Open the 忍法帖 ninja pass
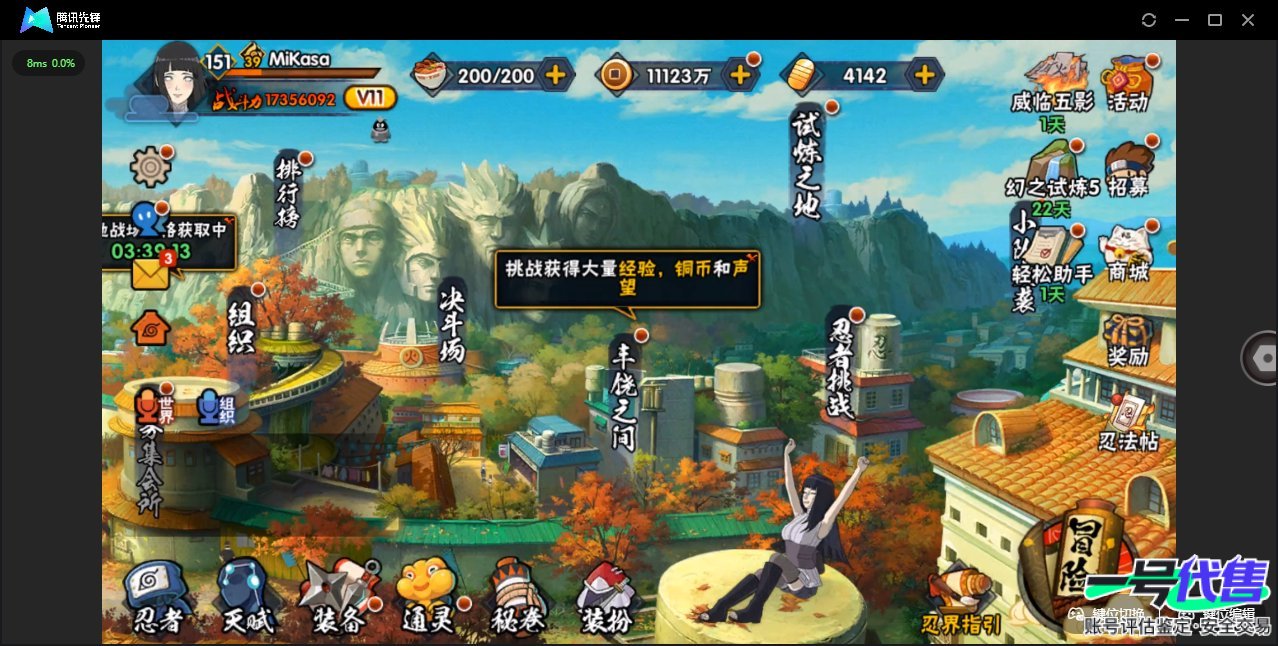1278x646 pixels. click(x=1128, y=423)
